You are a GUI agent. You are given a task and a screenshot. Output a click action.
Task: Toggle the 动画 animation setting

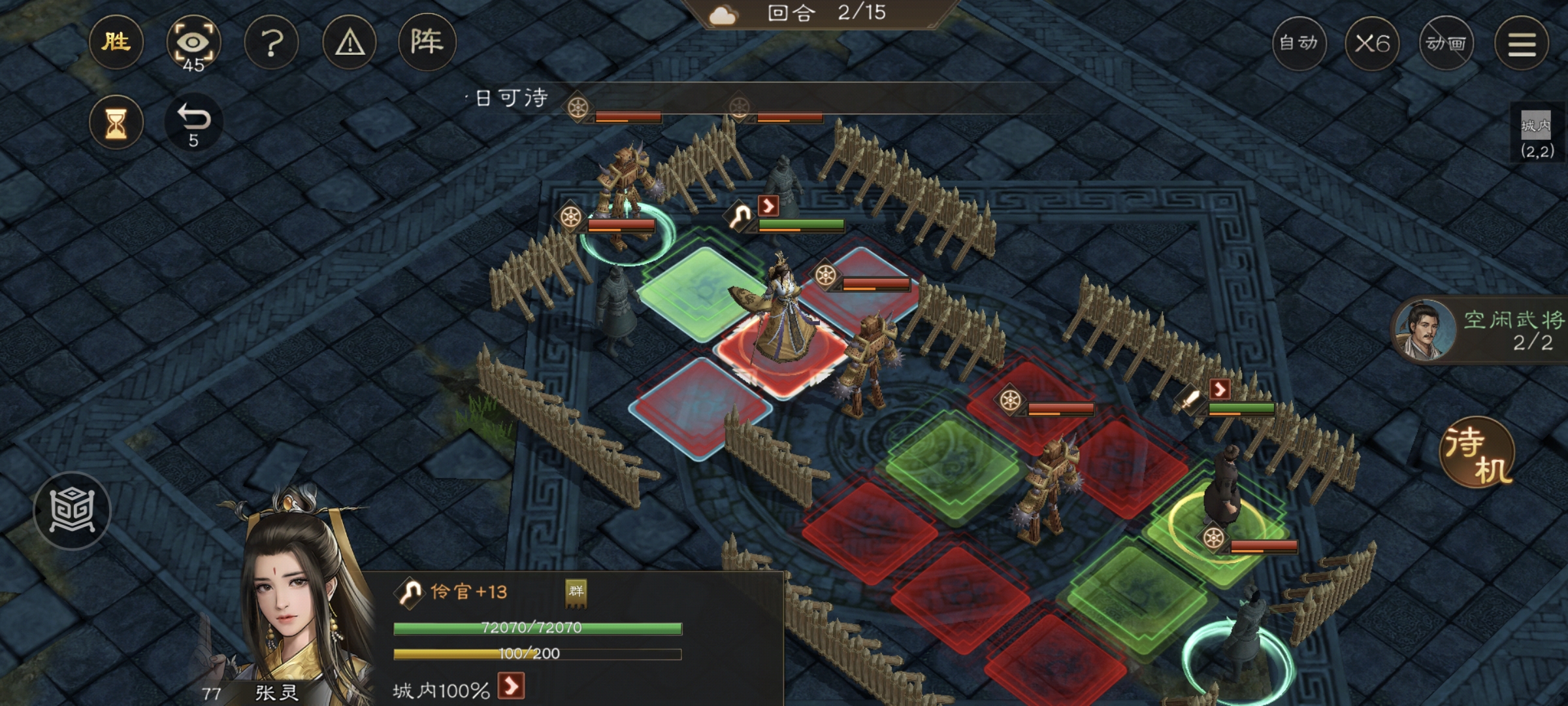[x=1446, y=44]
